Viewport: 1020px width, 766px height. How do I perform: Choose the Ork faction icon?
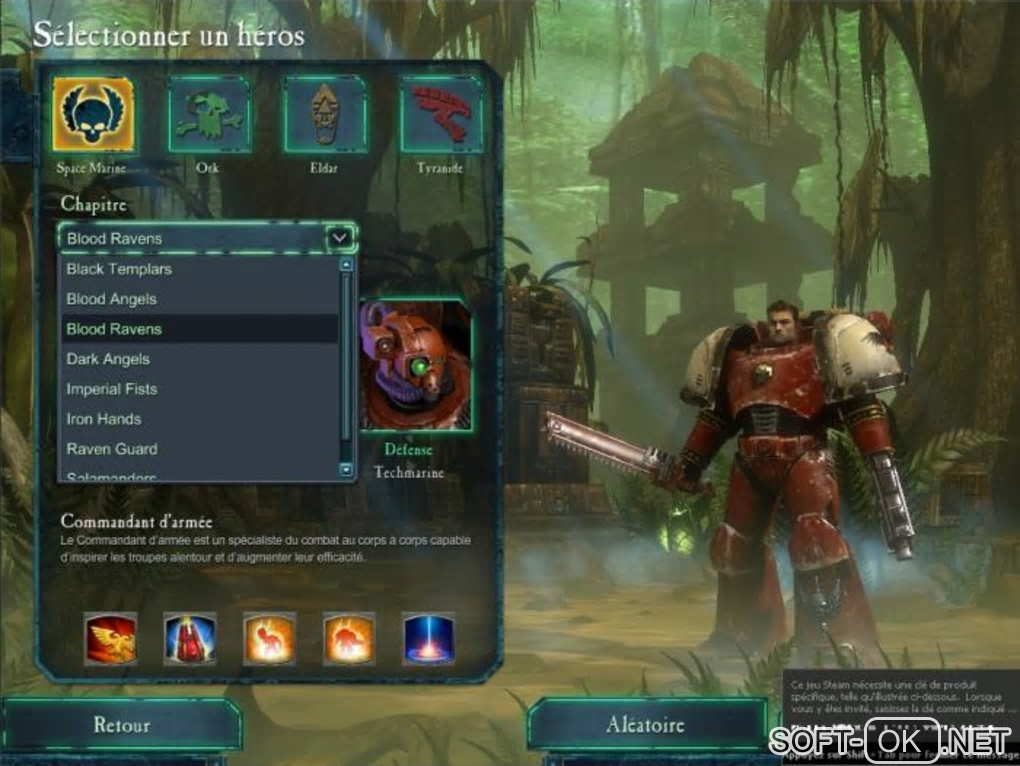(x=208, y=114)
